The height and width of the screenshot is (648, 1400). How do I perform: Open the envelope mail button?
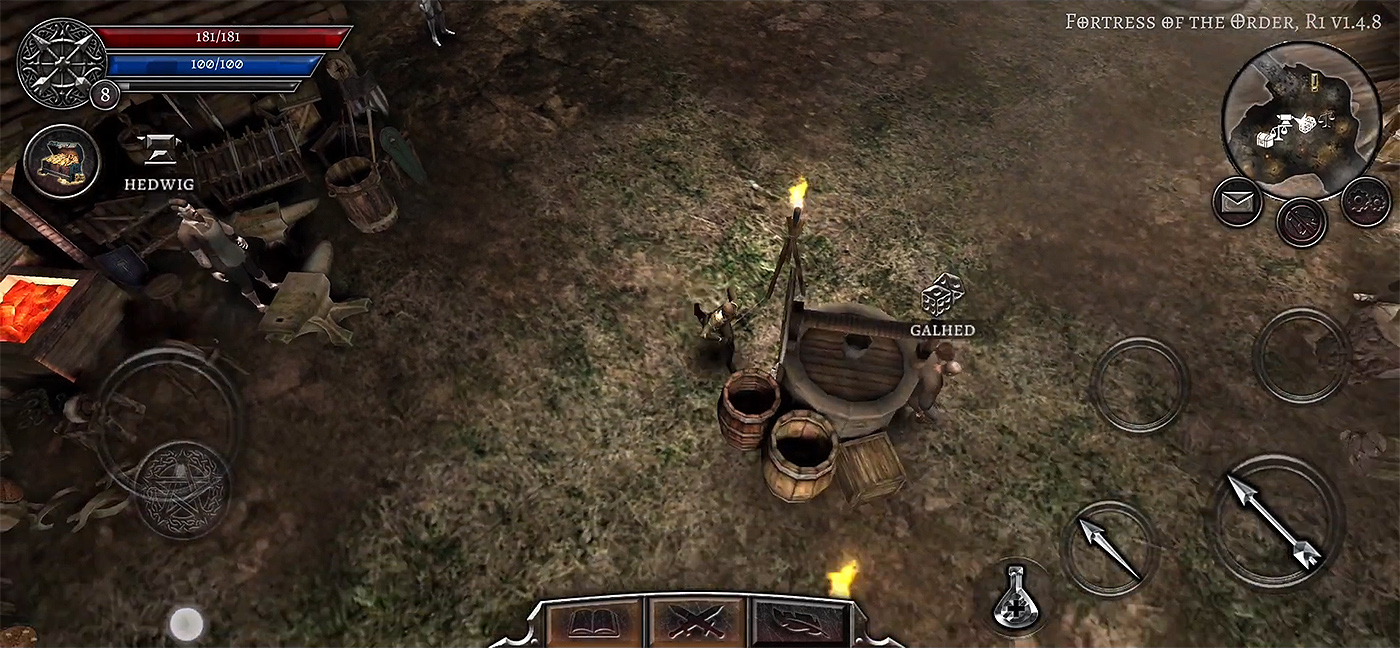point(1237,202)
